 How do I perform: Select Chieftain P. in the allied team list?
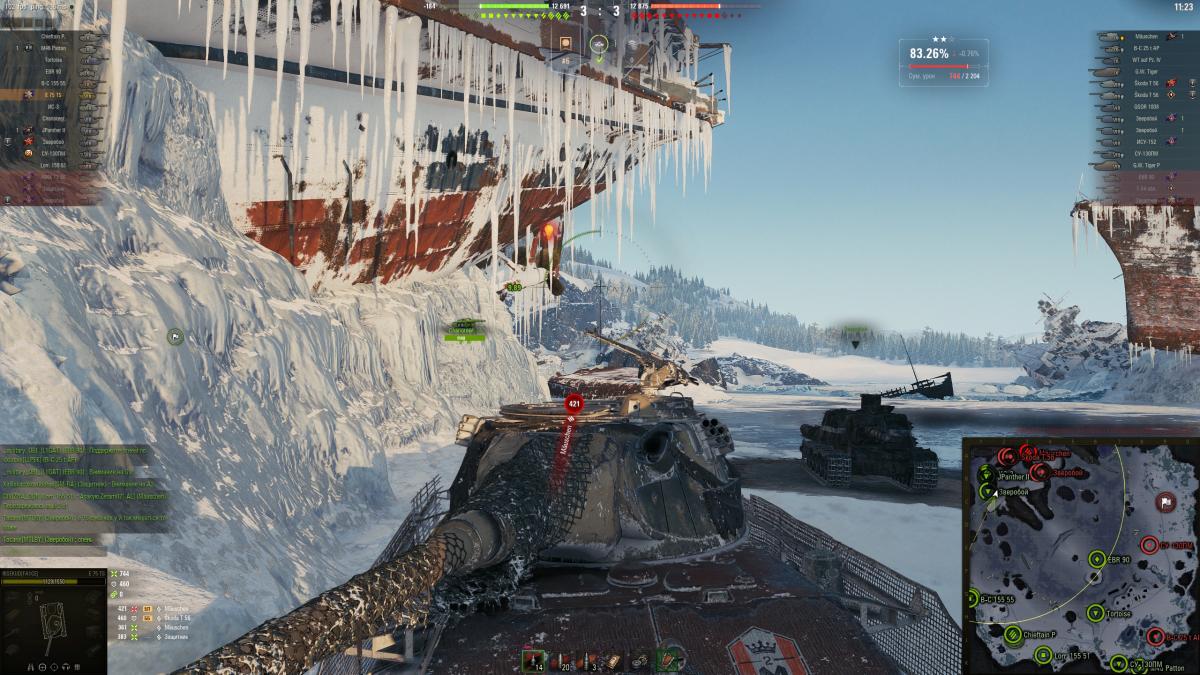53,37
